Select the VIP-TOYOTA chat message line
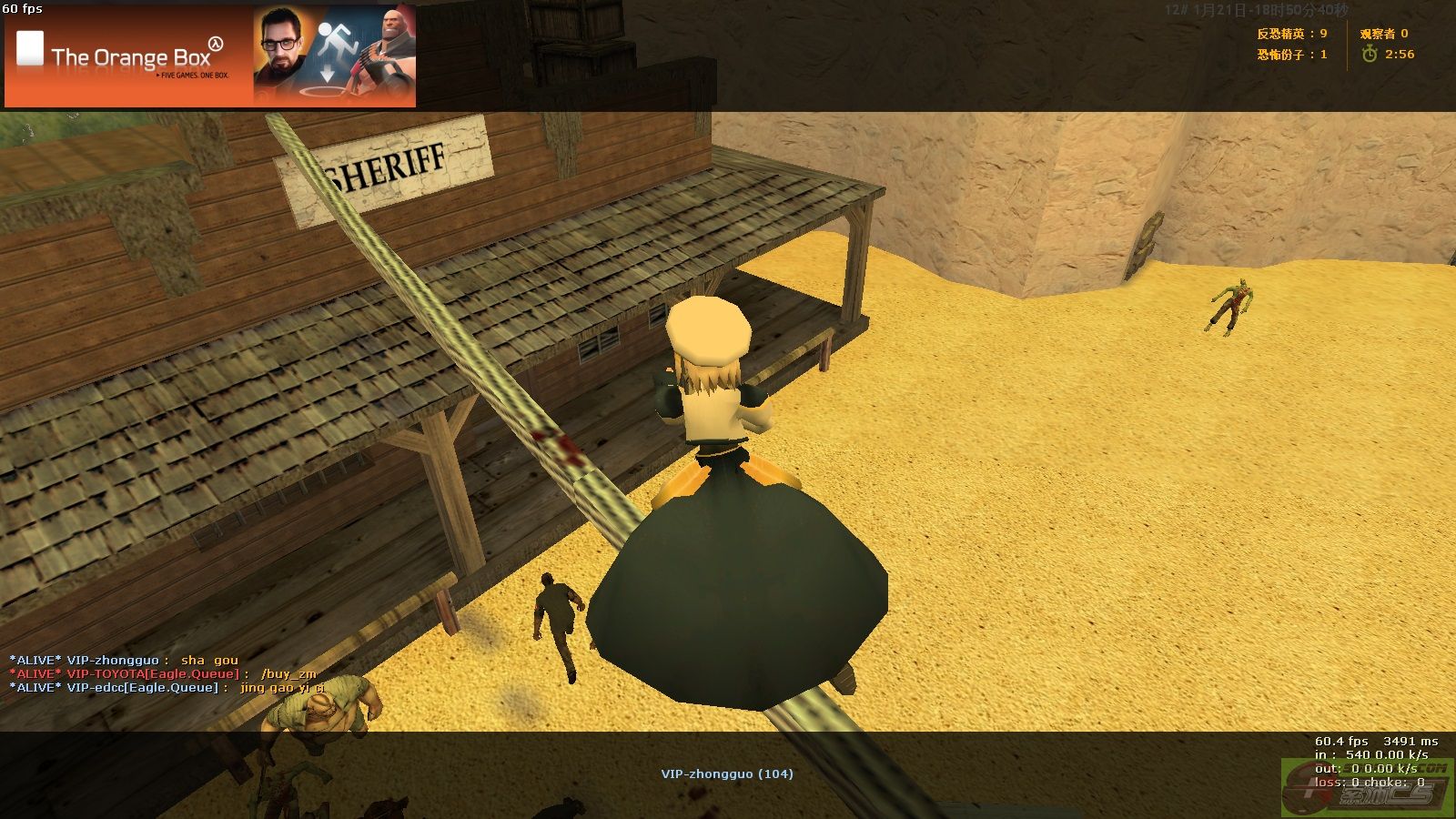 [164, 673]
